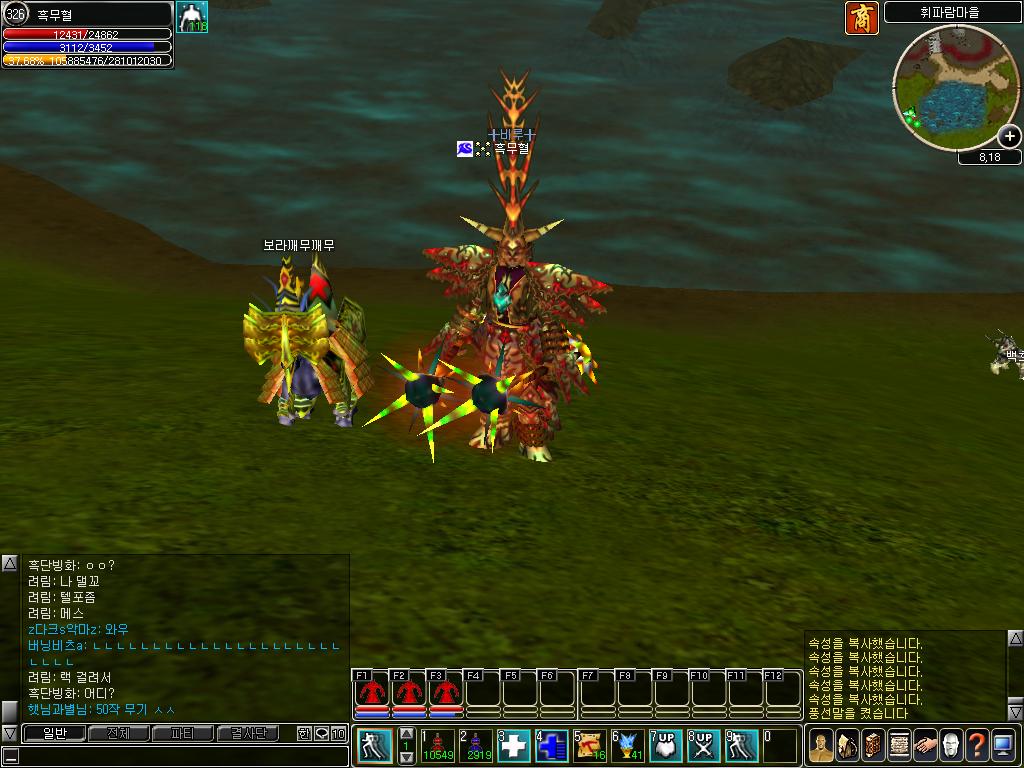Click the chat message input field
1024x768 pixels.
pos(180,756)
